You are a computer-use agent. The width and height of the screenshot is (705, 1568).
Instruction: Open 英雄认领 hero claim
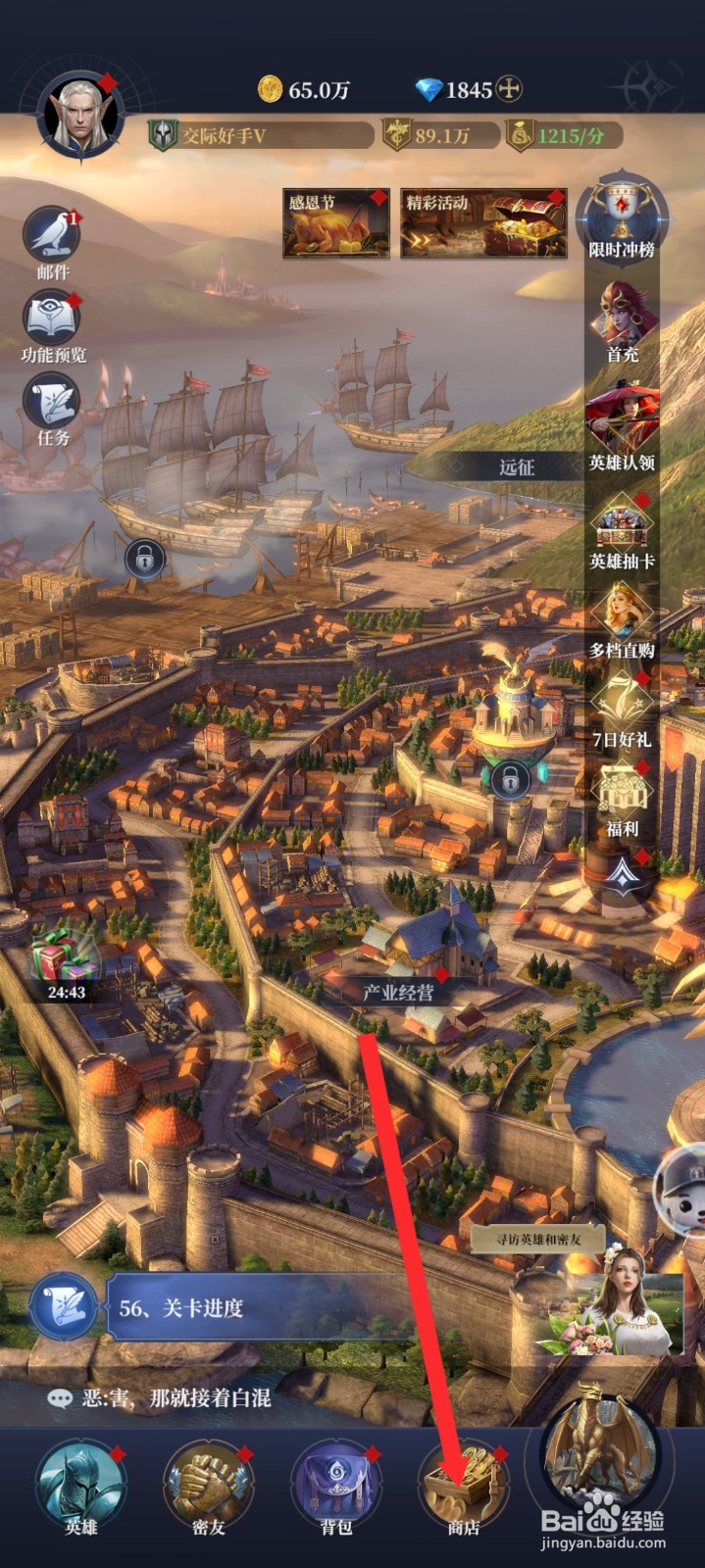[x=622, y=426]
